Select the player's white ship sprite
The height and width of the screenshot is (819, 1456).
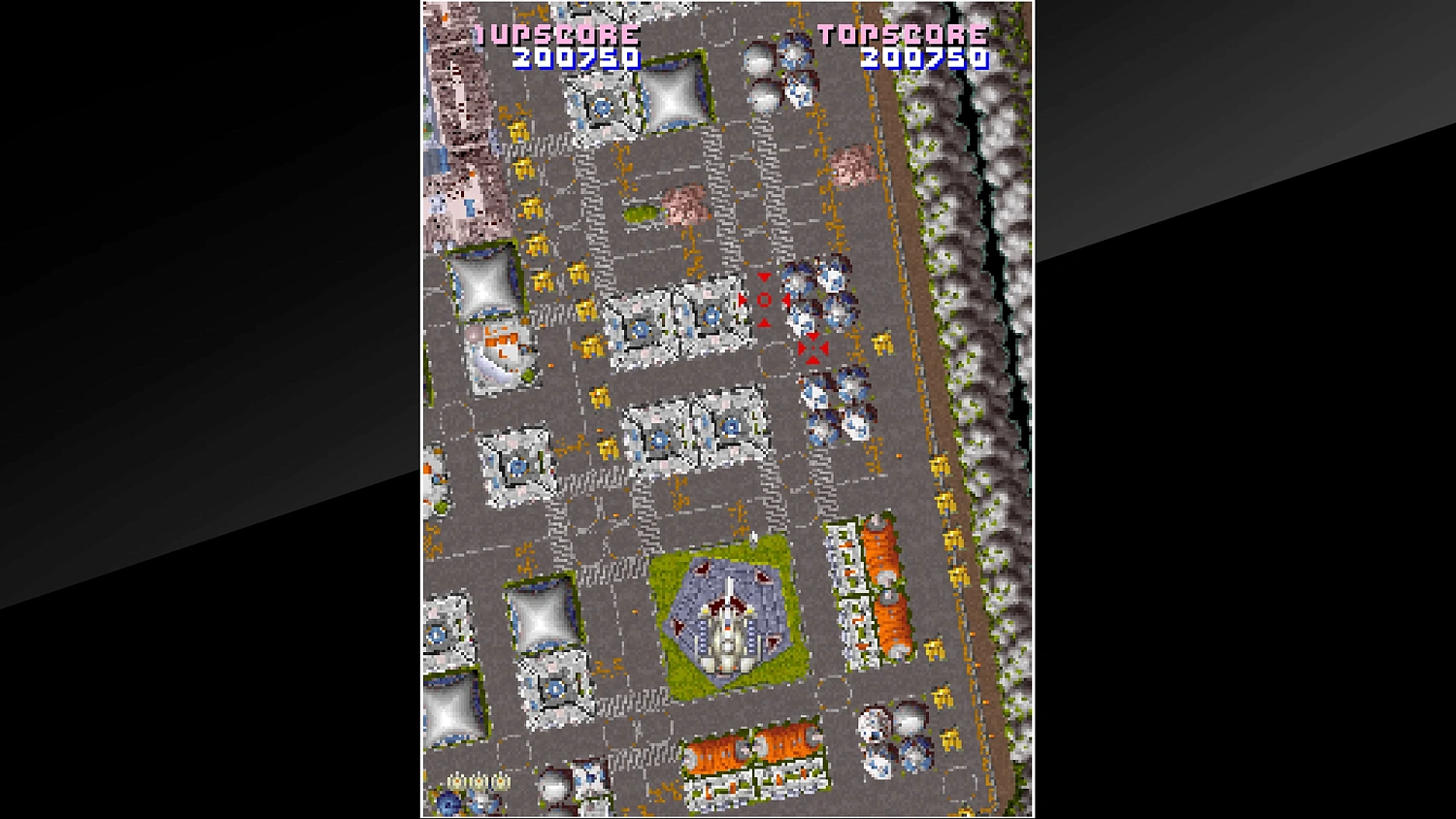click(730, 631)
